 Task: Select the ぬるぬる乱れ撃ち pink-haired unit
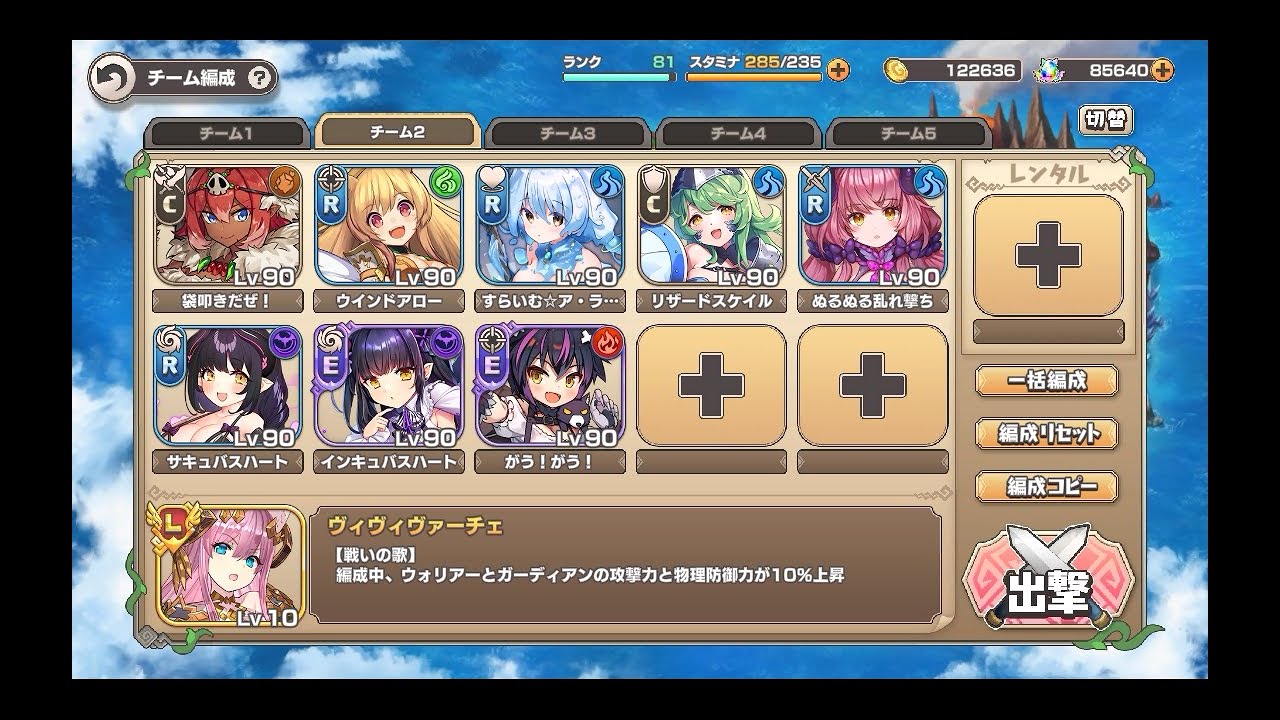pyautogui.click(x=872, y=226)
